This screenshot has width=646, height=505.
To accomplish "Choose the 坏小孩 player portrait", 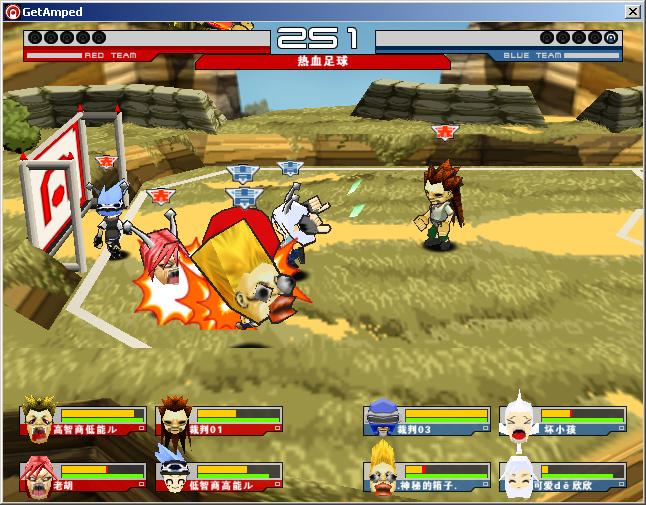I will pos(517,418).
